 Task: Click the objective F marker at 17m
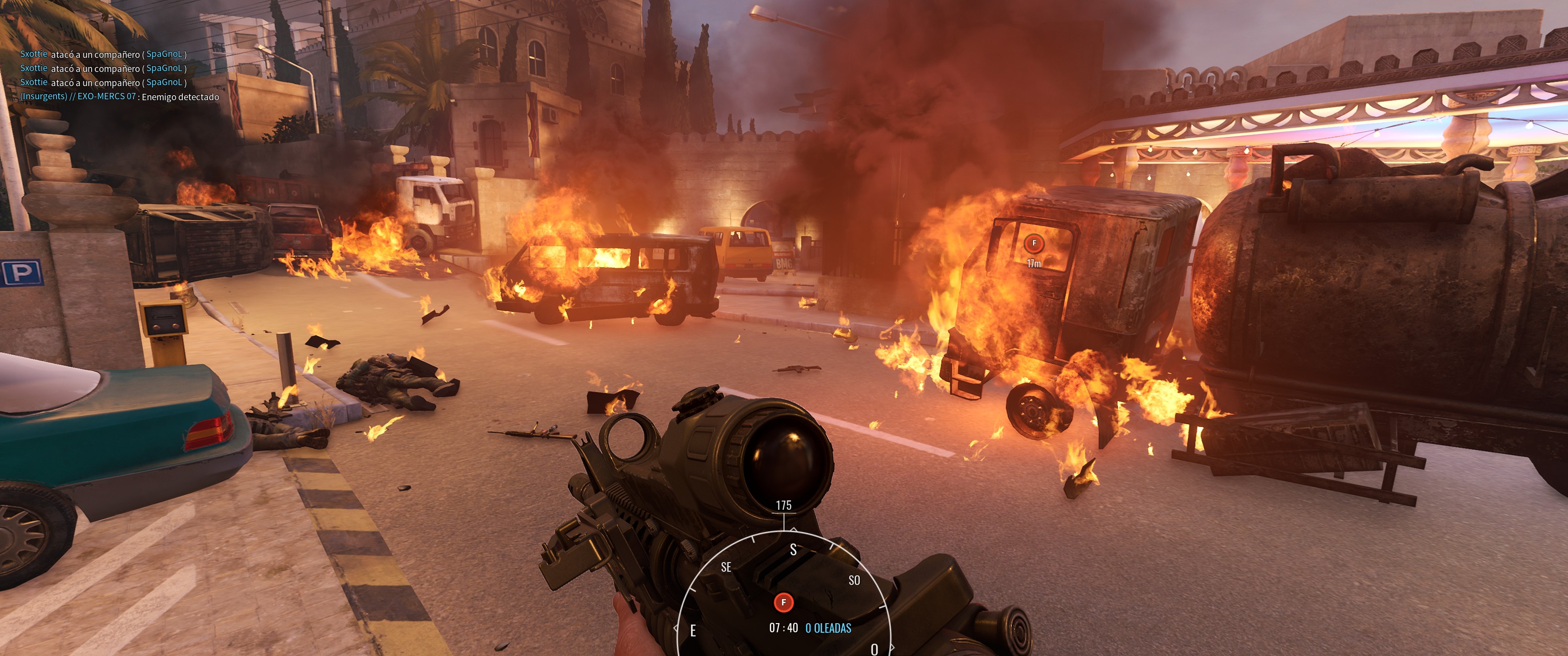point(1034,243)
